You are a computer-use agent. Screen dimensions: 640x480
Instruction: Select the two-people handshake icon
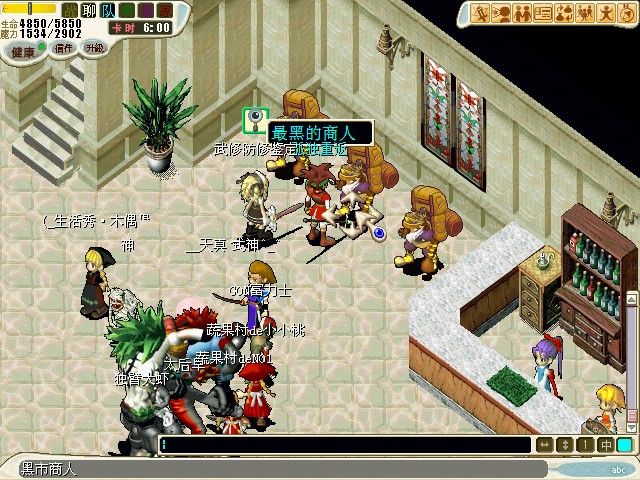pyautogui.click(x=522, y=13)
